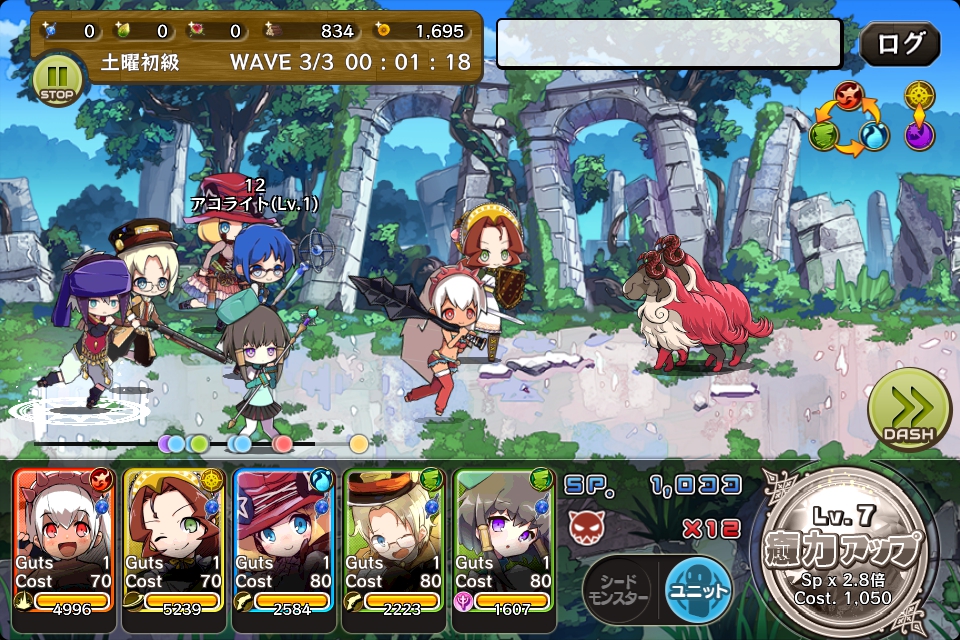Summon the purple-eyed green unit card
This screenshot has height=640, width=960.
click(504, 540)
